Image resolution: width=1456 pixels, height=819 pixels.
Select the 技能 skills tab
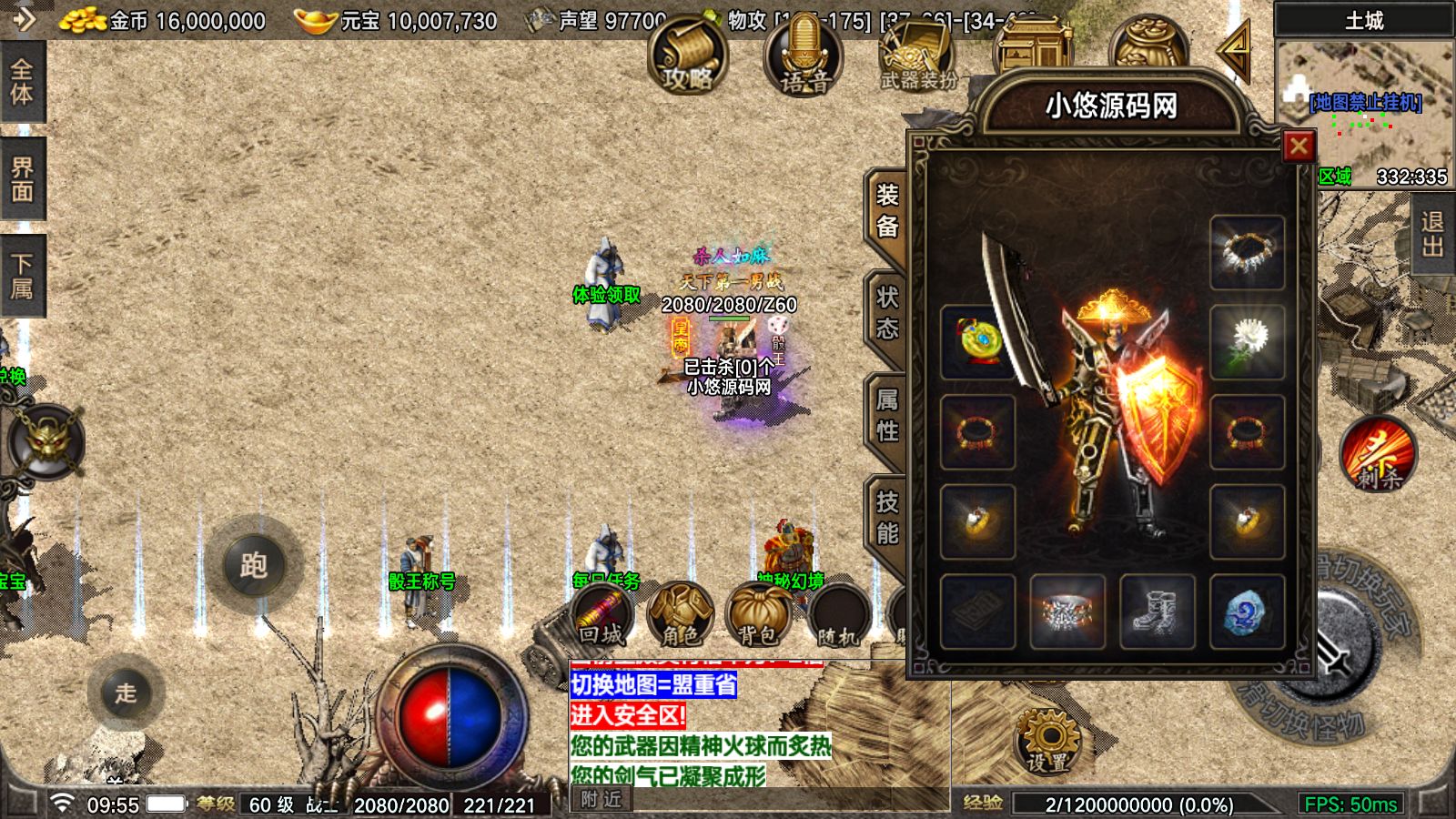coord(887,518)
